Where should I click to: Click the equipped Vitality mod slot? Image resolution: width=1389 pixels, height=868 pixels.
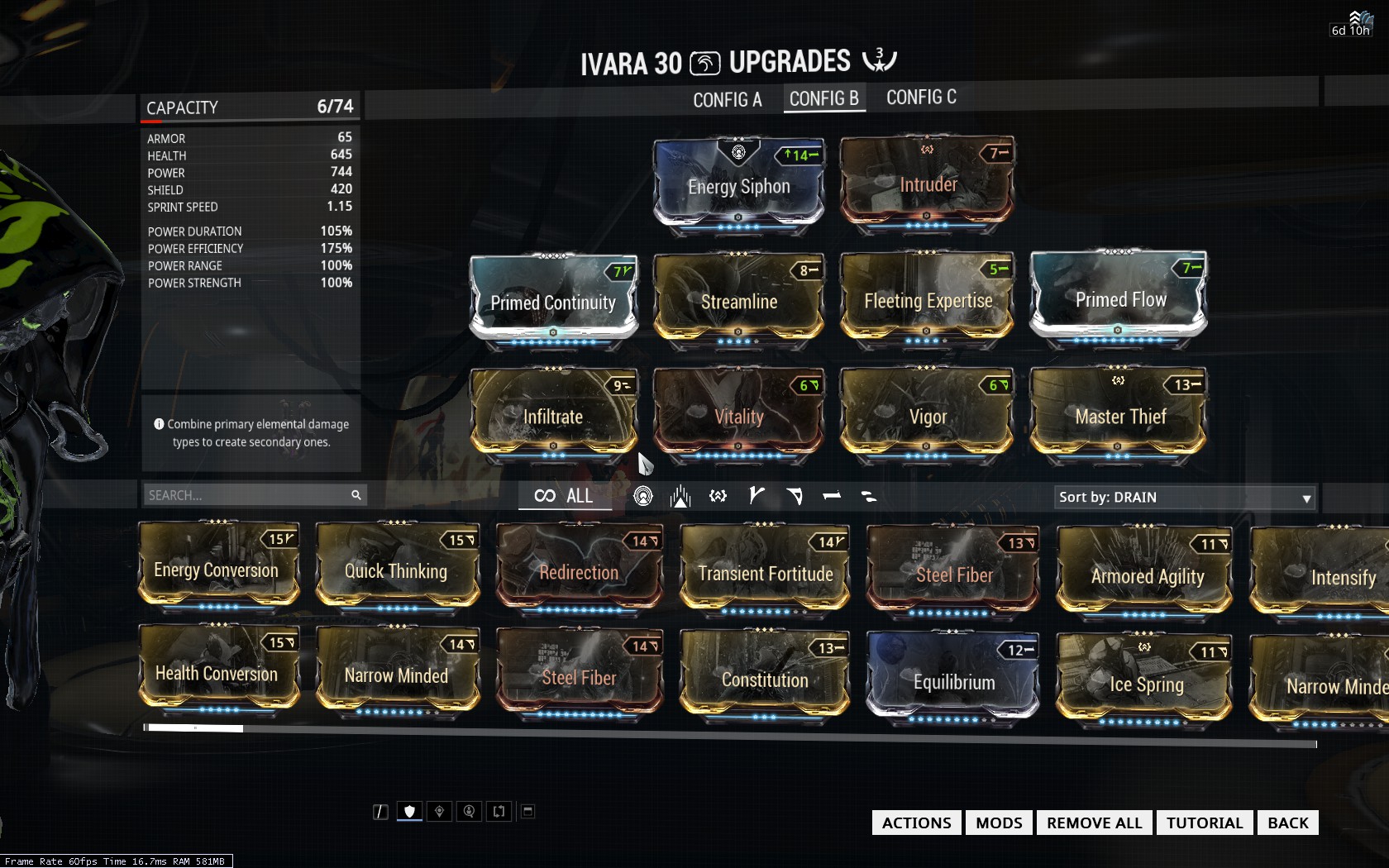[738, 415]
